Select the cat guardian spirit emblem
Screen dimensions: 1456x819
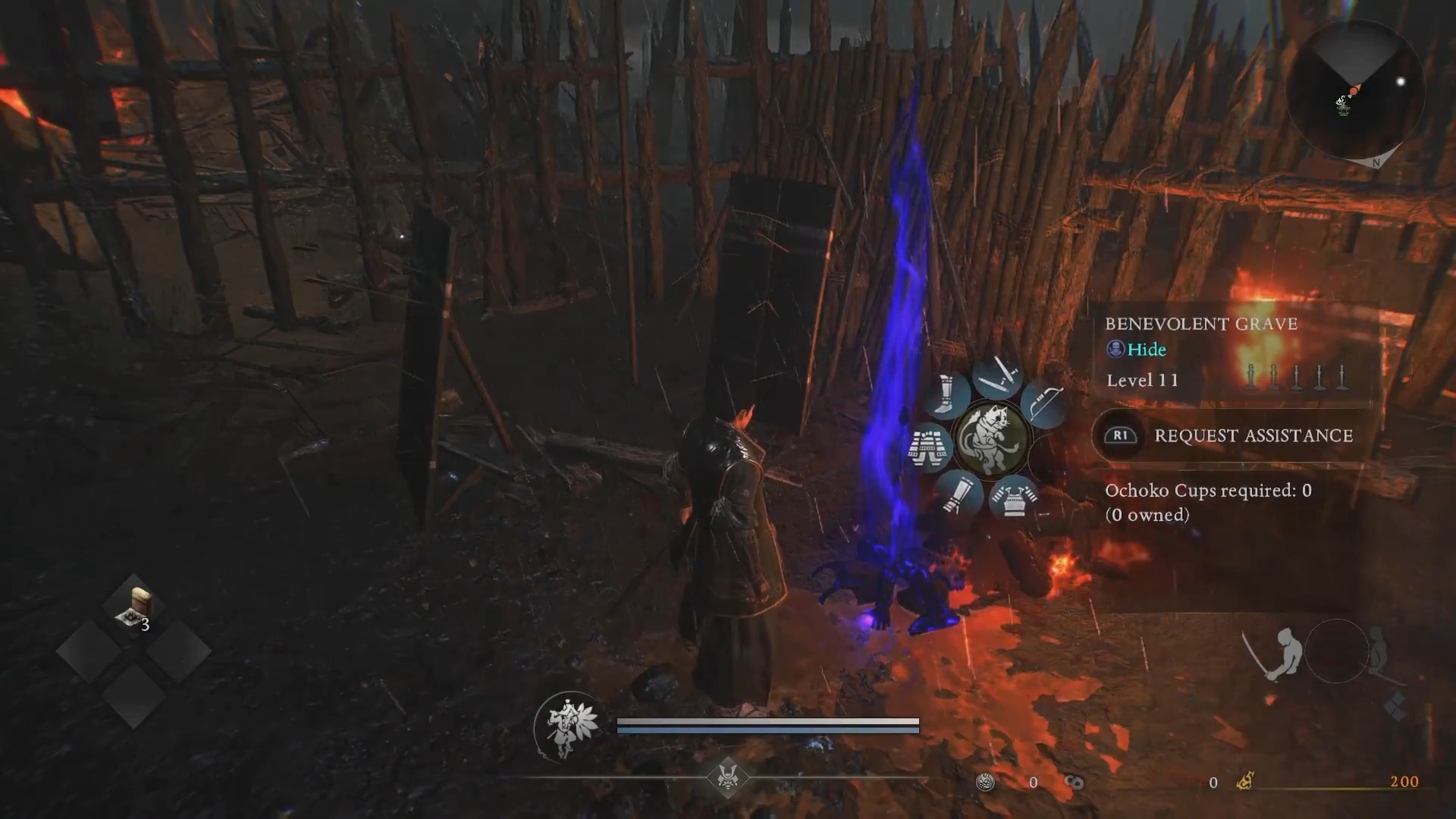pyautogui.click(x=992, y=438)
